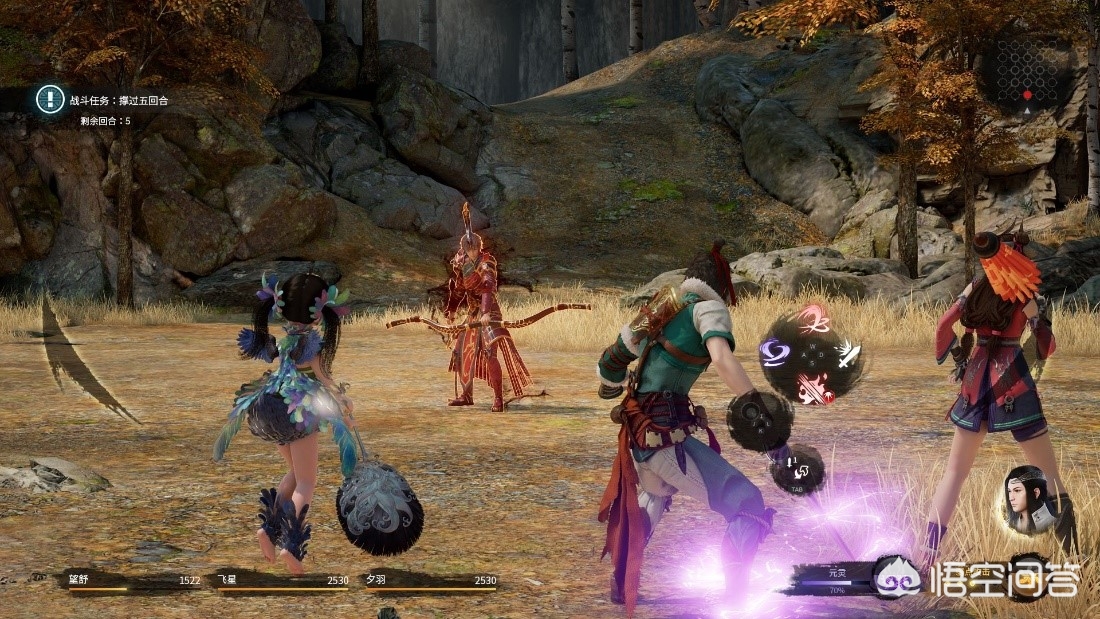Activate the purple whirlwind skill

(774, 352)
